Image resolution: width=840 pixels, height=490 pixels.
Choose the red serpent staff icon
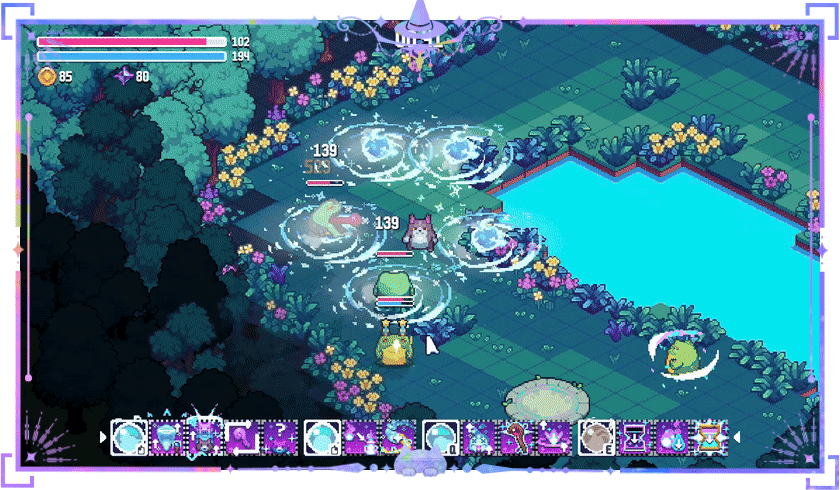[516, 438]
